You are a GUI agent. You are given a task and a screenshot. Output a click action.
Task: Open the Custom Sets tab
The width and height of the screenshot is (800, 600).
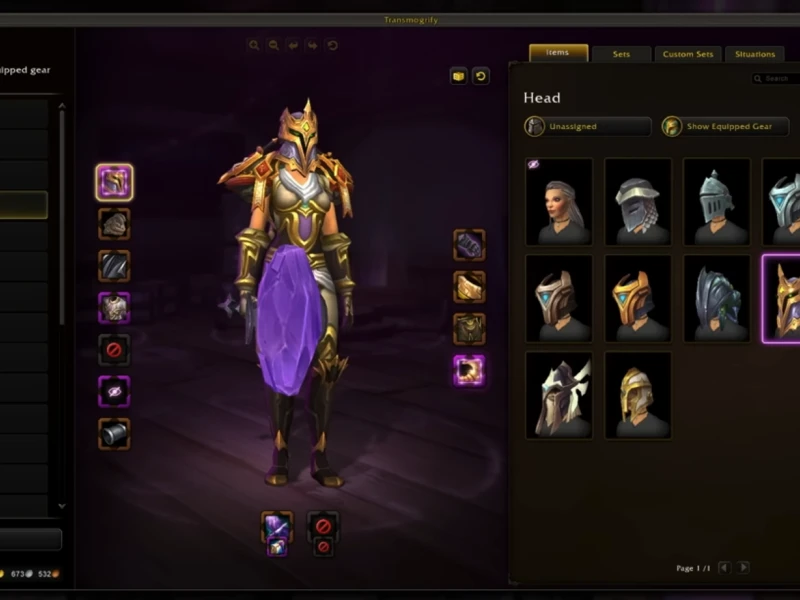[x=688, y=54]
